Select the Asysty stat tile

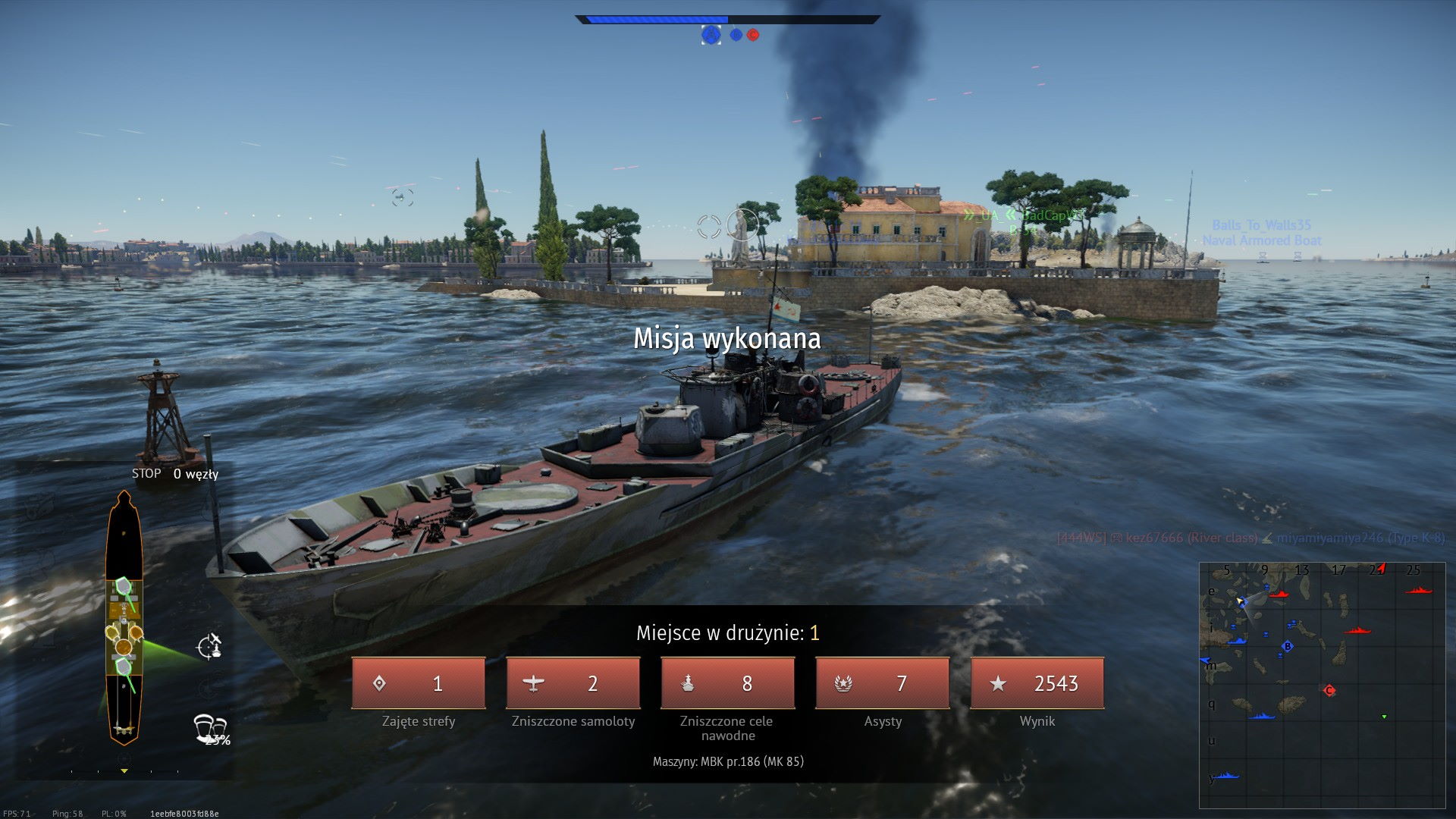tap(882, 683)
